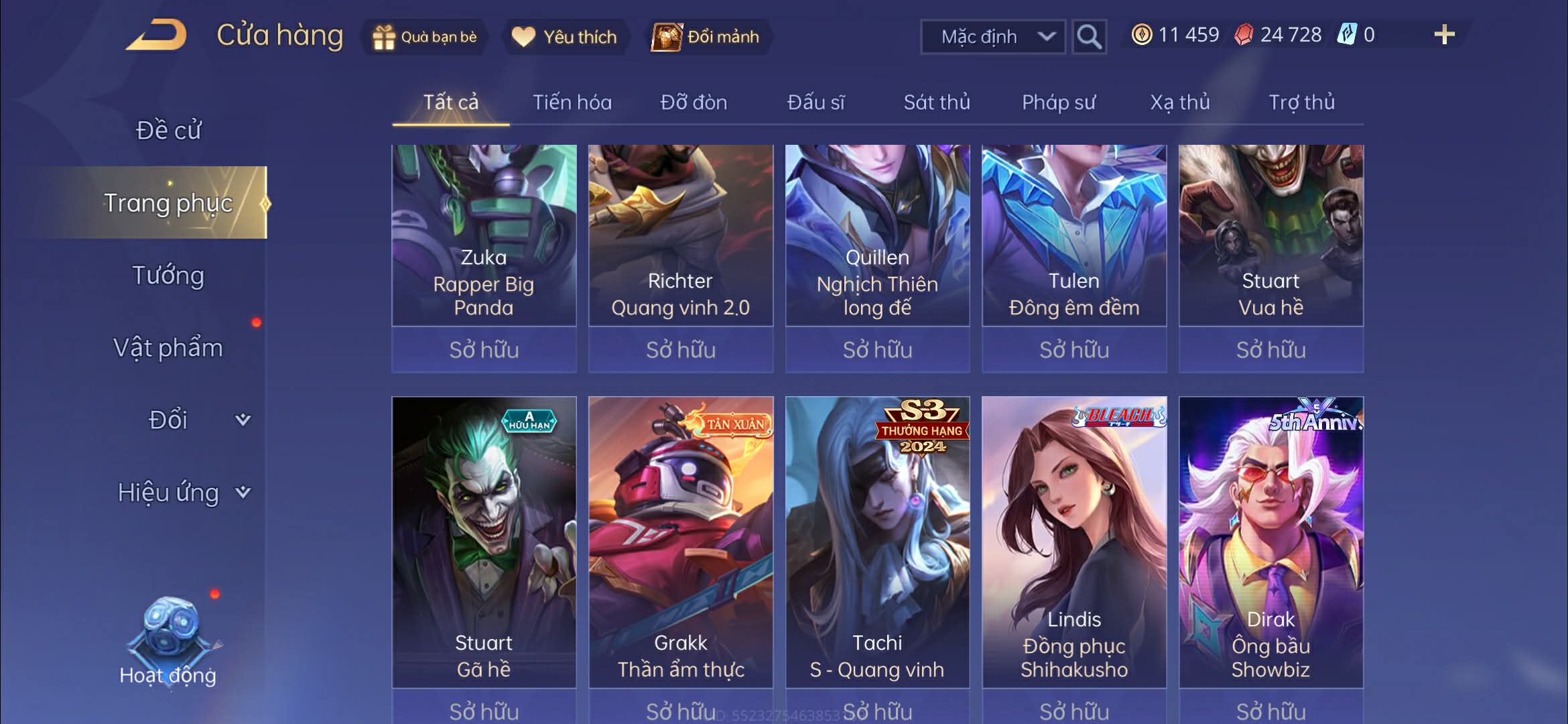Expand the Mặc định sort dropdown
The width and height of the screenshot is (1568, 724).
click(x=992, y=37)
